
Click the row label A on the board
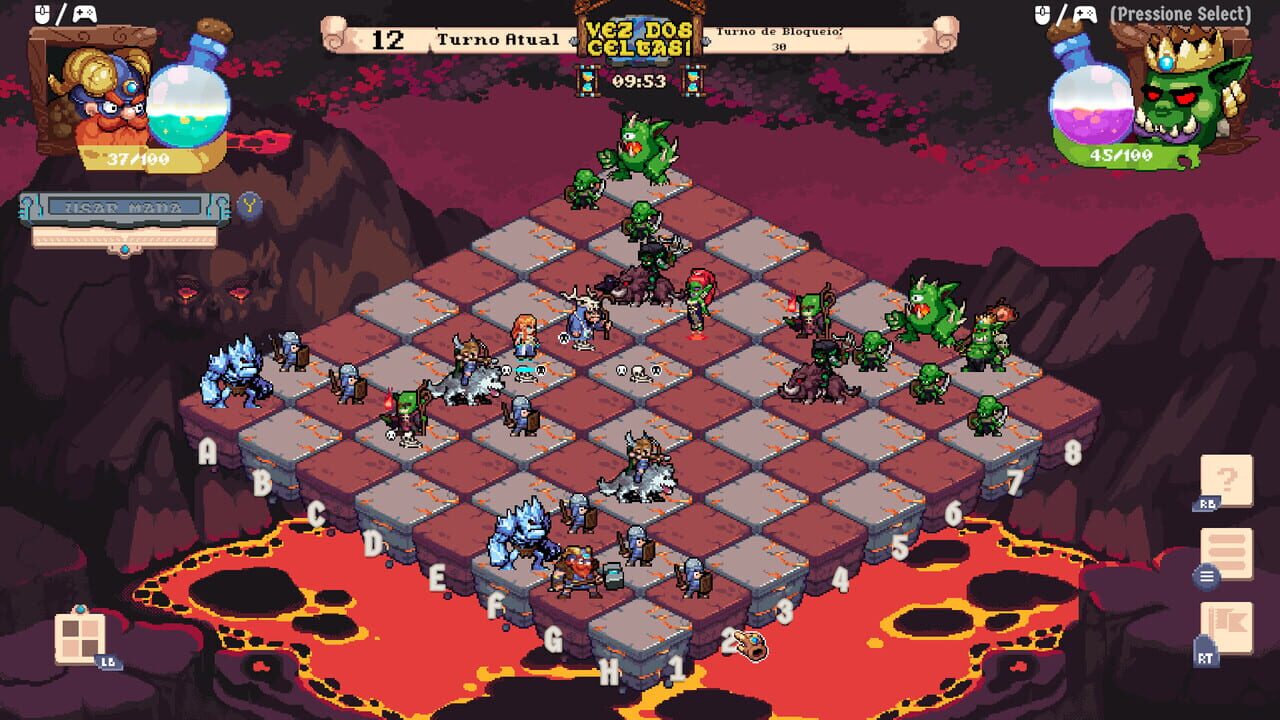tap(207, 450)
